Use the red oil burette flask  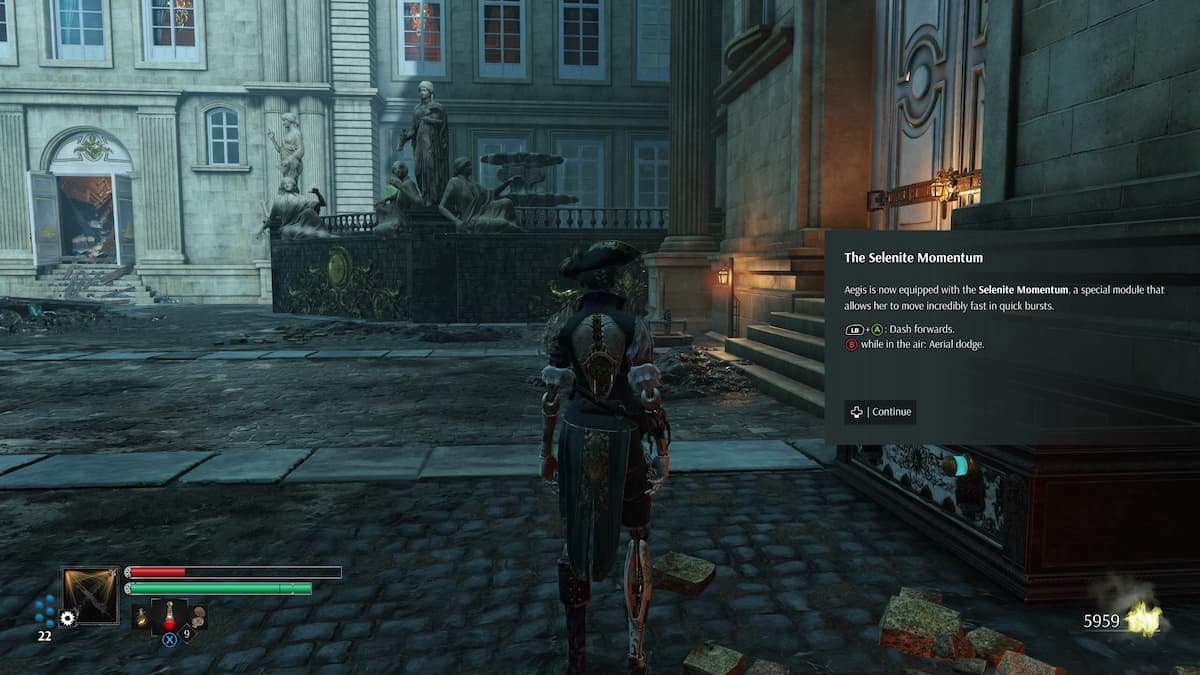(x=169, y=614)
